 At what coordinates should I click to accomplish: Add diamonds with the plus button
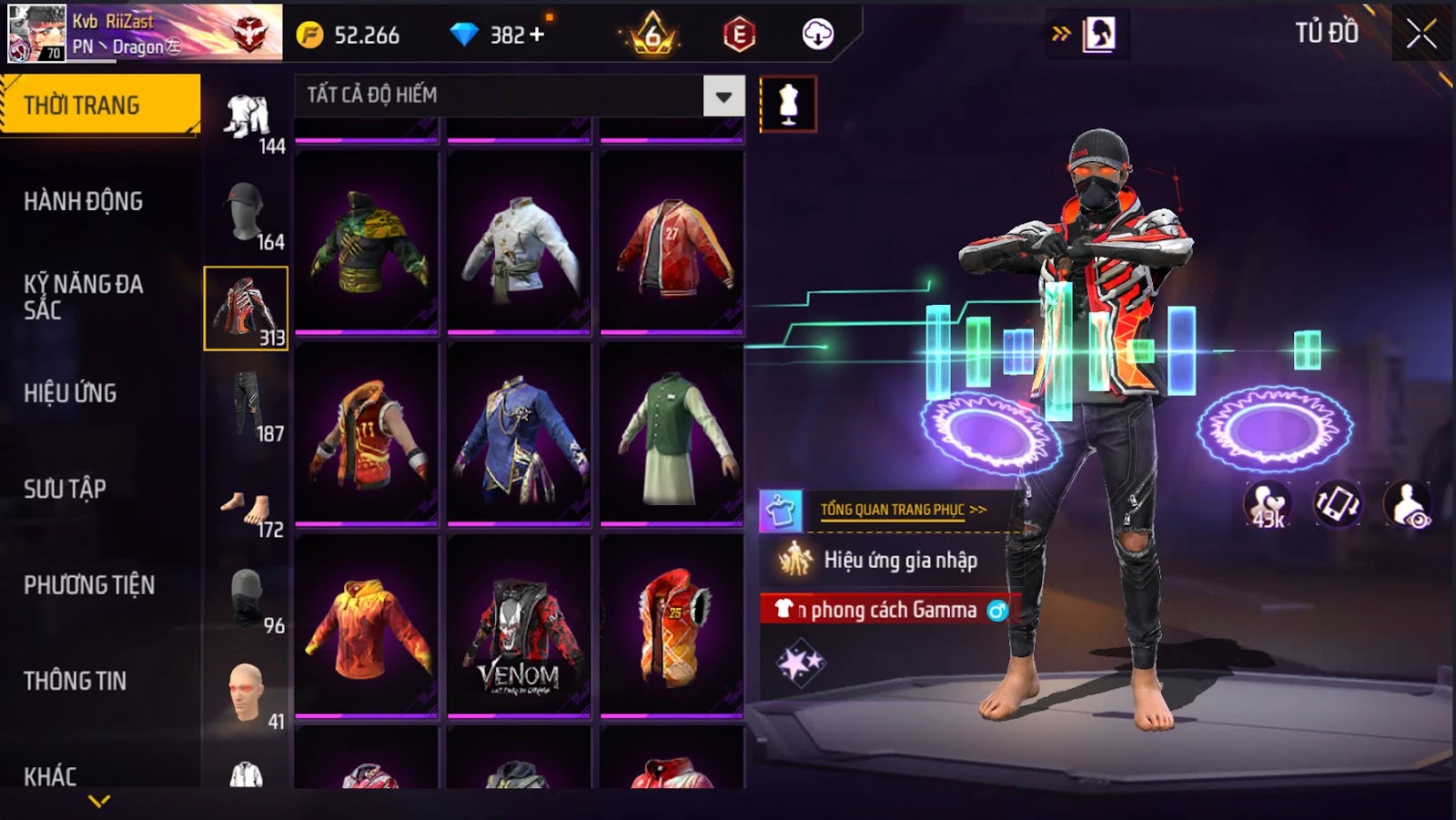[x=537, y=35]
